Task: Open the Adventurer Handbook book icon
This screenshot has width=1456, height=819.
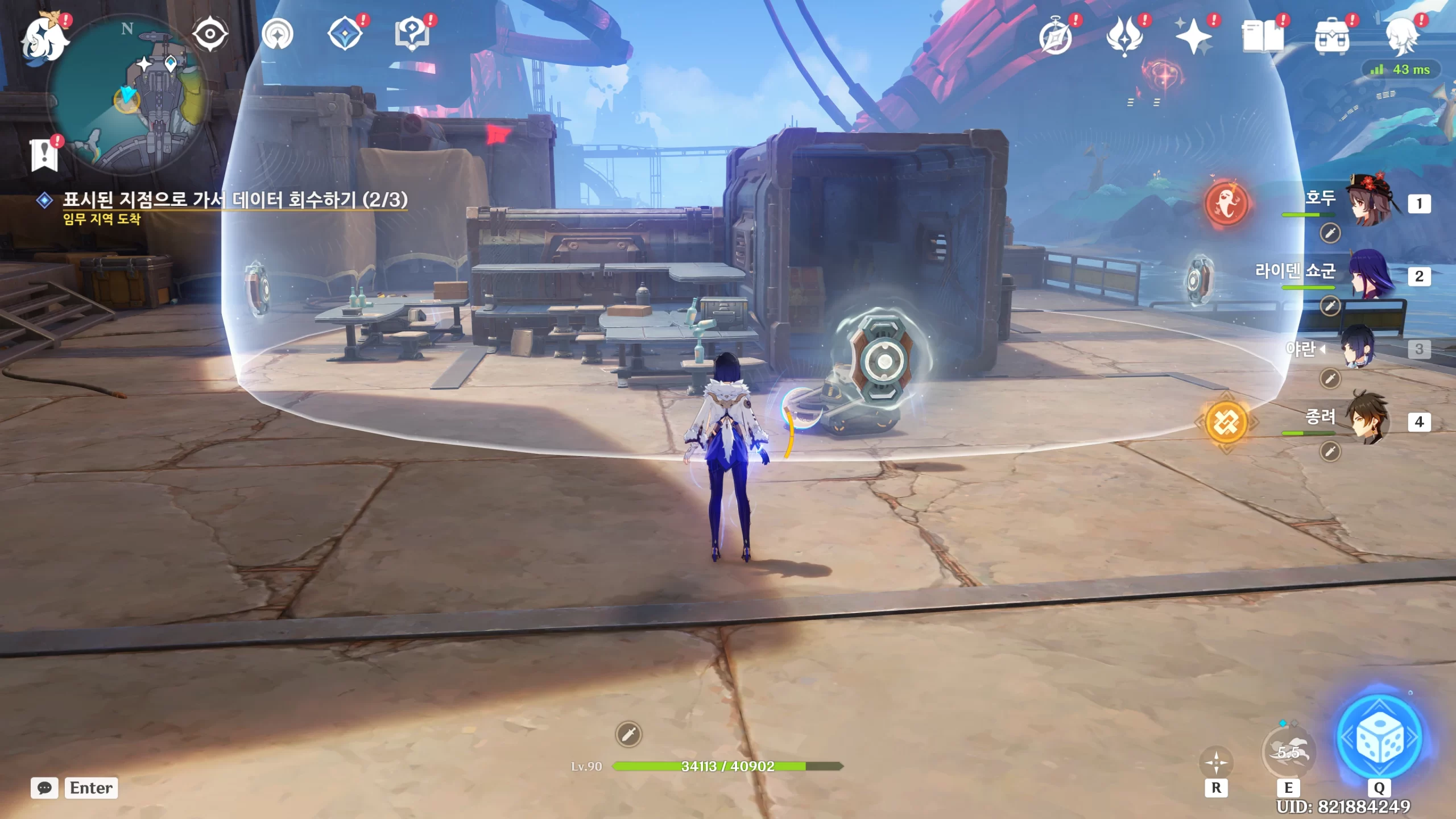Action: (1263, 36)
